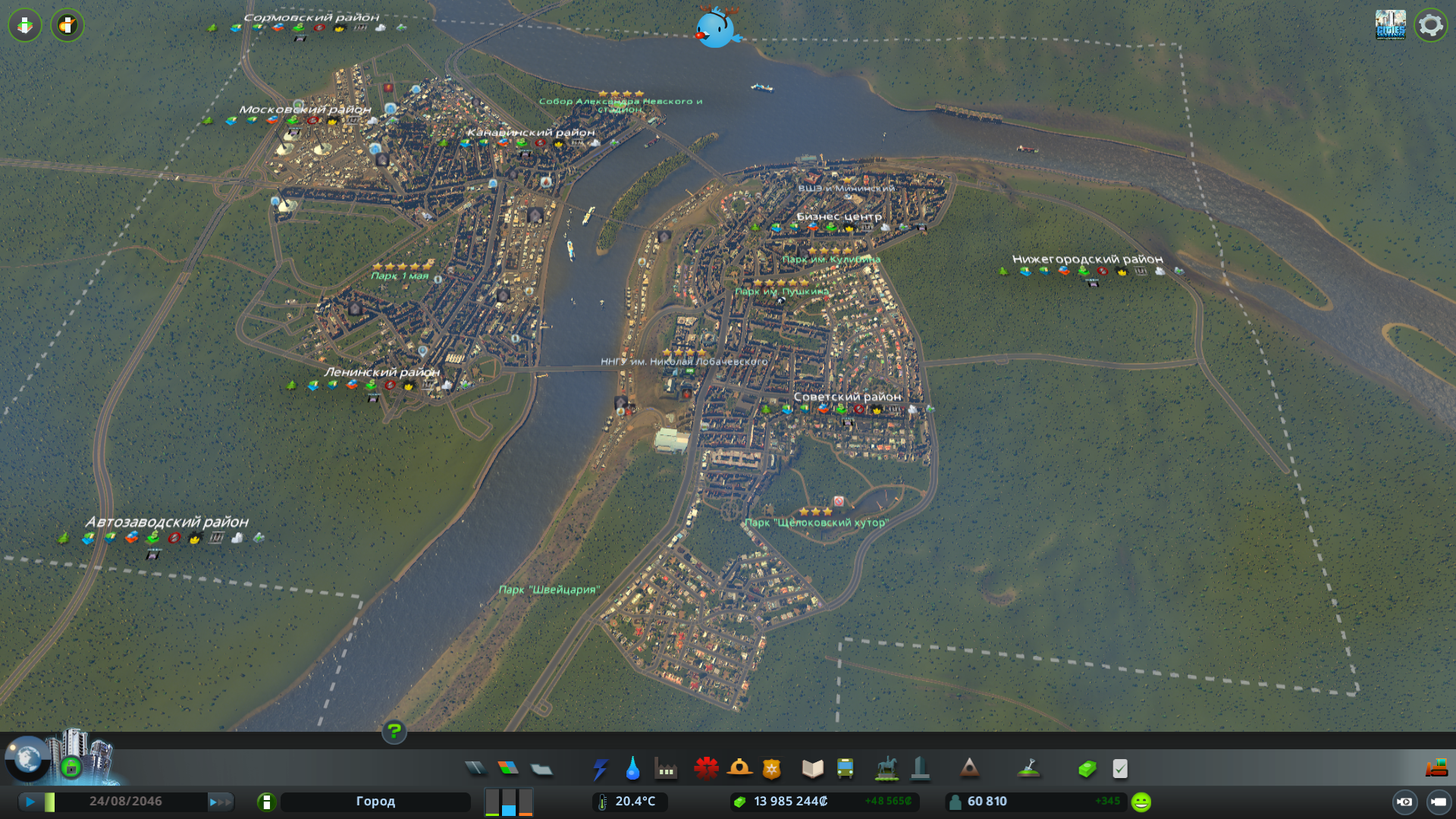Open the Healthcare services menu
This screenshot has height=819, width=1456.
pyautogui.click(x=706, y=768)
